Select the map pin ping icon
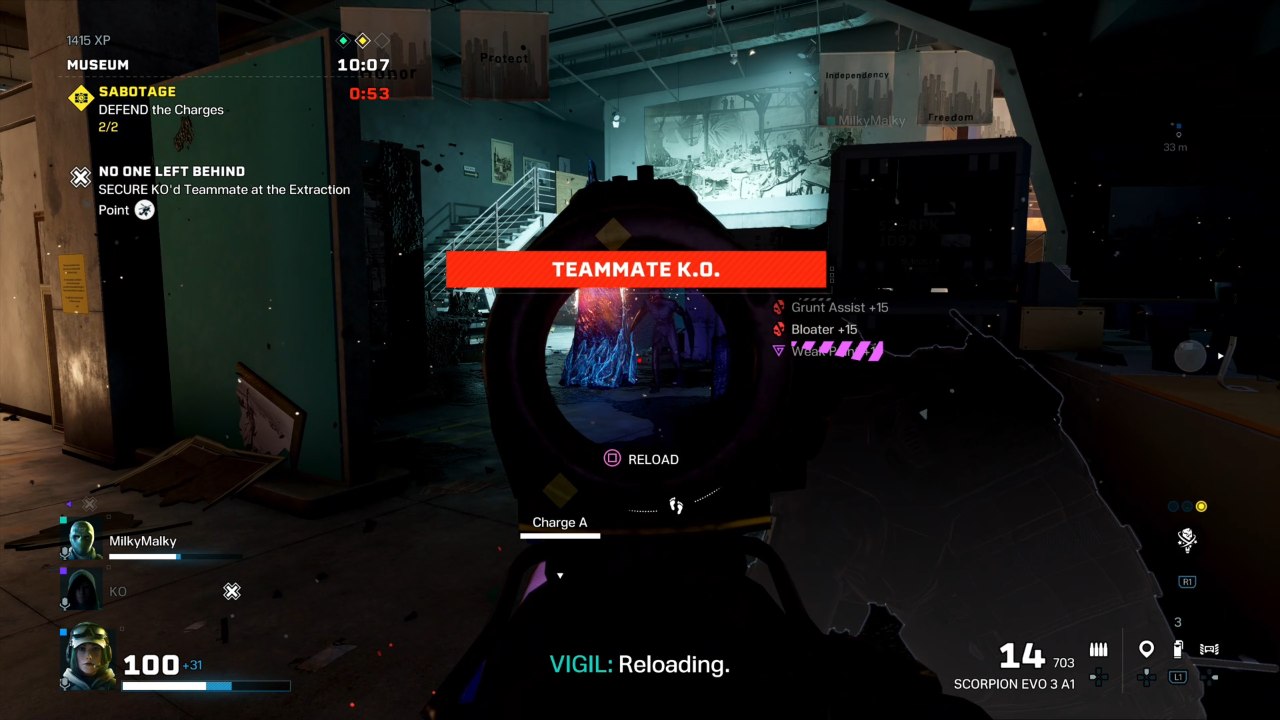Viewport: 1280px width, 720px height. click(x=1146, y=648)
